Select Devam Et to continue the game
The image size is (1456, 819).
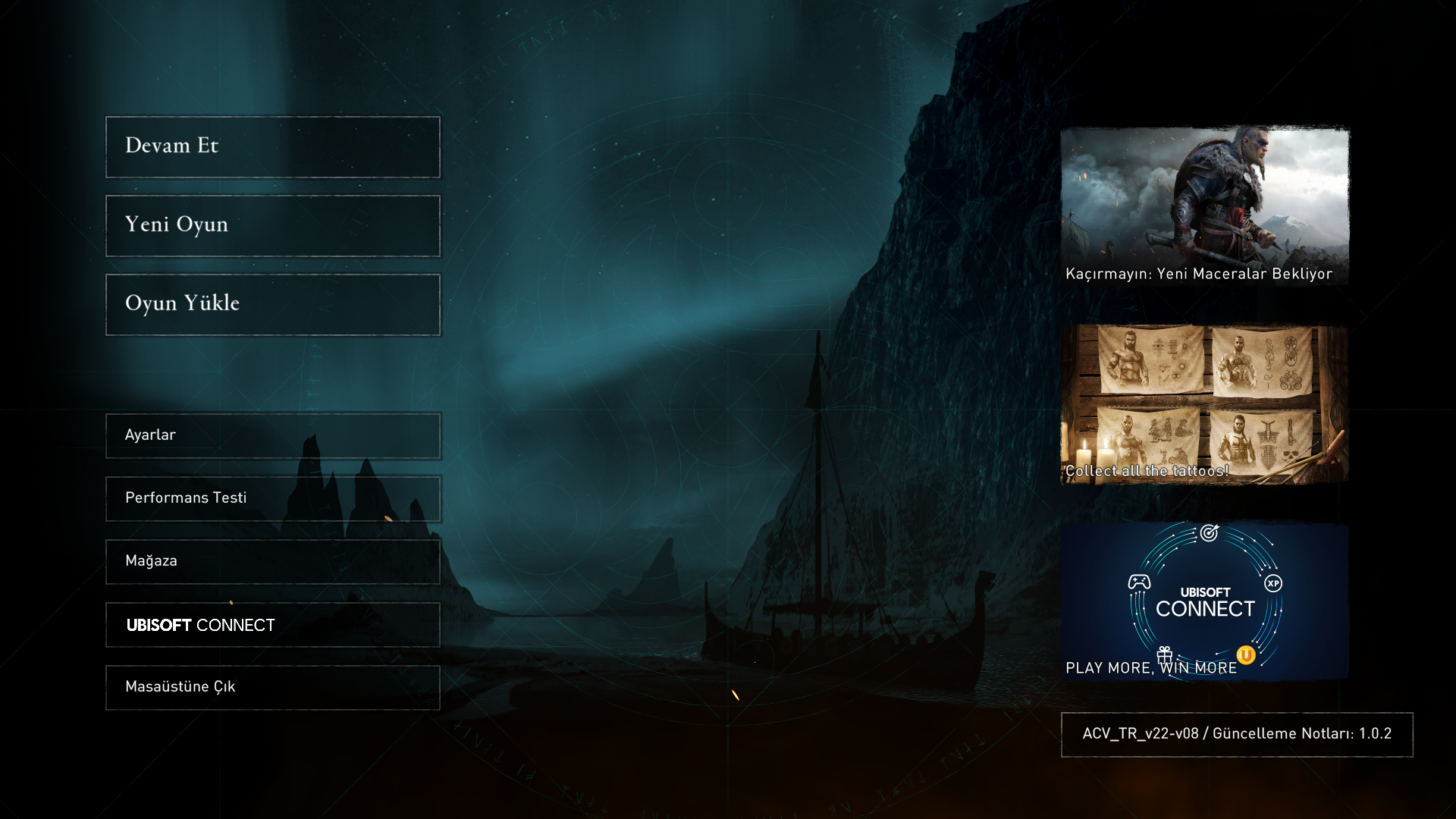[273, 147]
